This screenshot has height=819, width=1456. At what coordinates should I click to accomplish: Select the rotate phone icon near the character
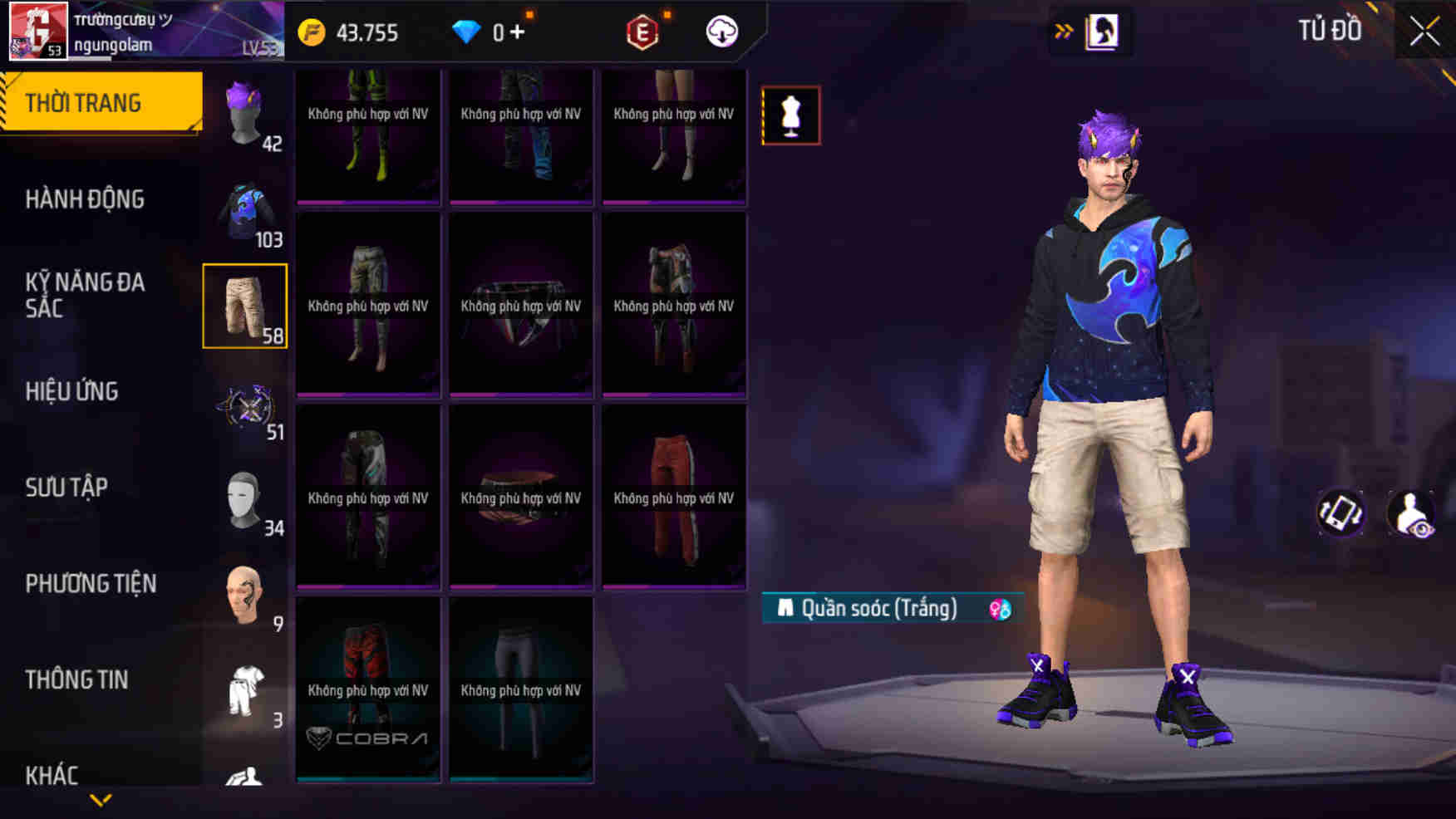1340,513
